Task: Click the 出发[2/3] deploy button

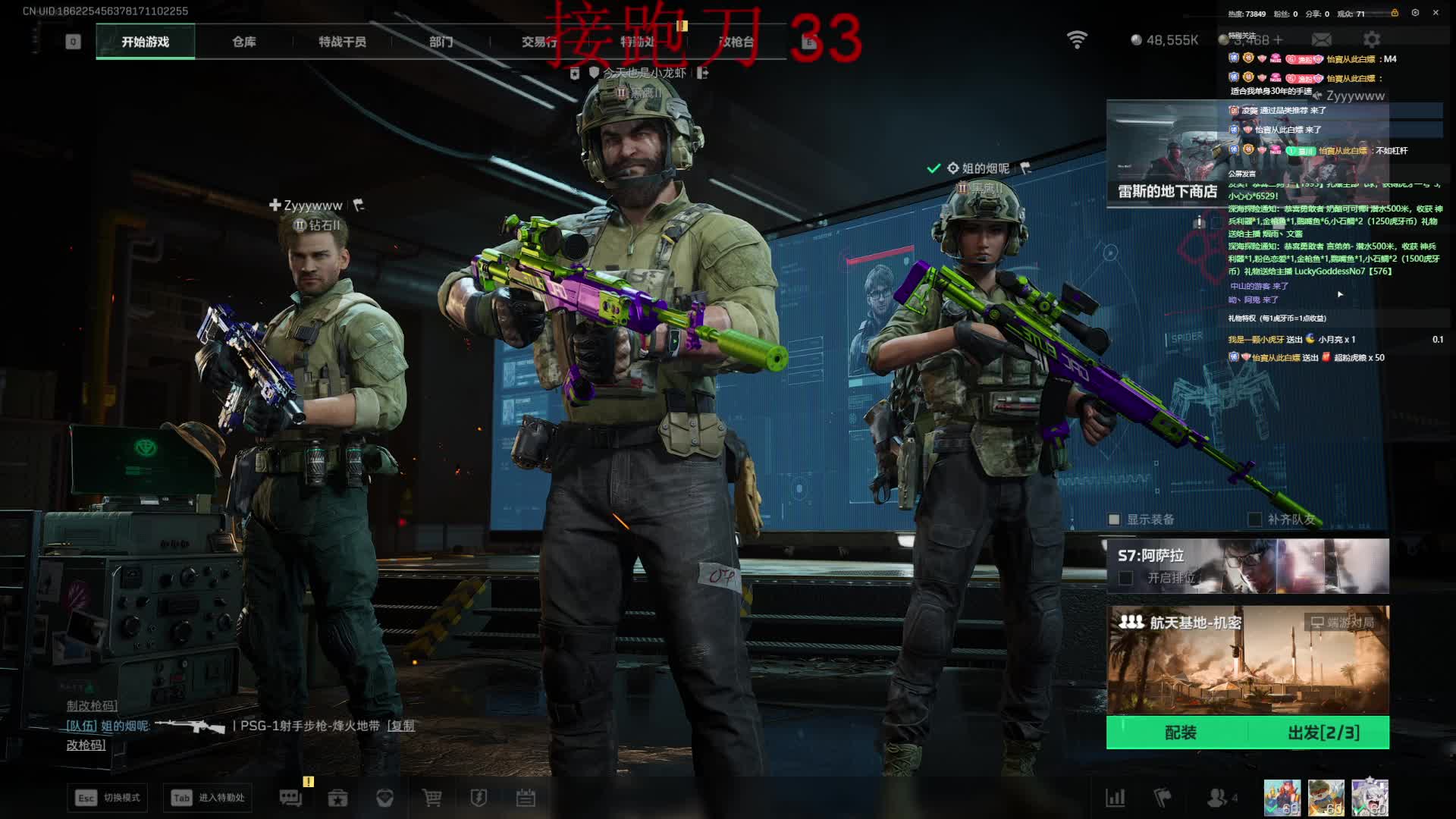Action: pyautogui.click(x=1323, y=733)
